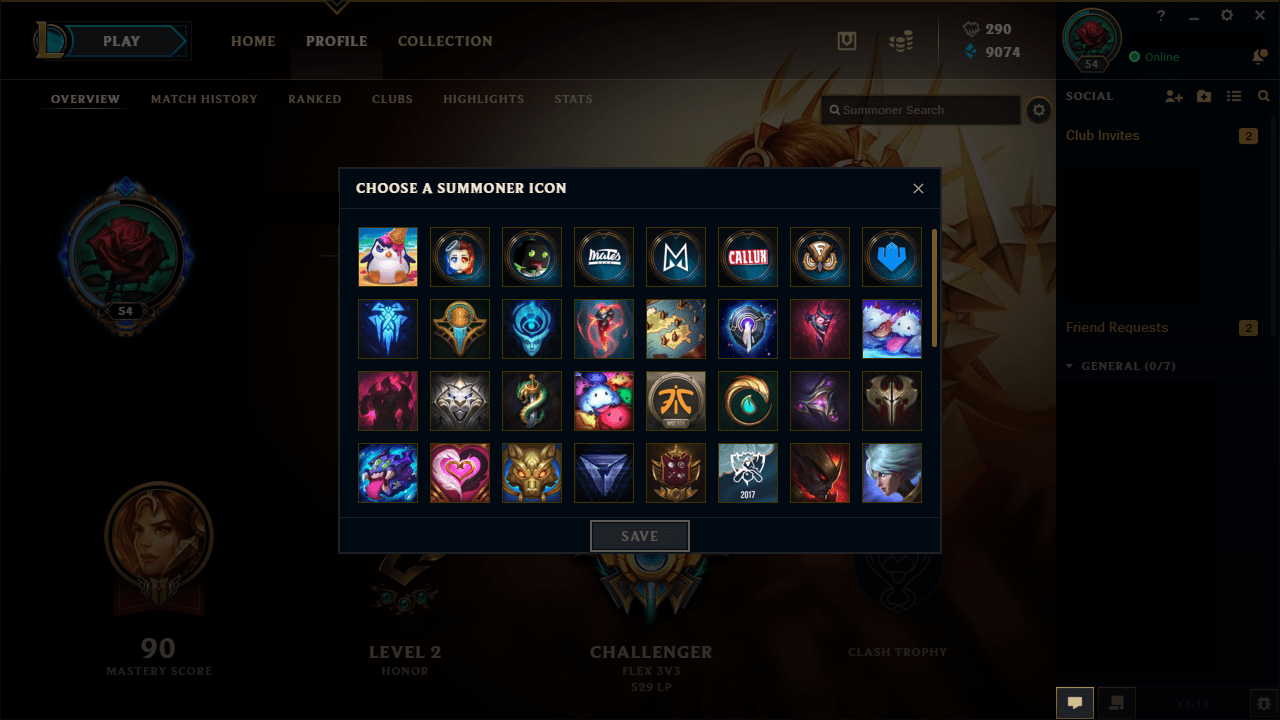Open the Friend Requests section
Viewport: 1280px width, 720px height.
click(x=1116, y=327)
